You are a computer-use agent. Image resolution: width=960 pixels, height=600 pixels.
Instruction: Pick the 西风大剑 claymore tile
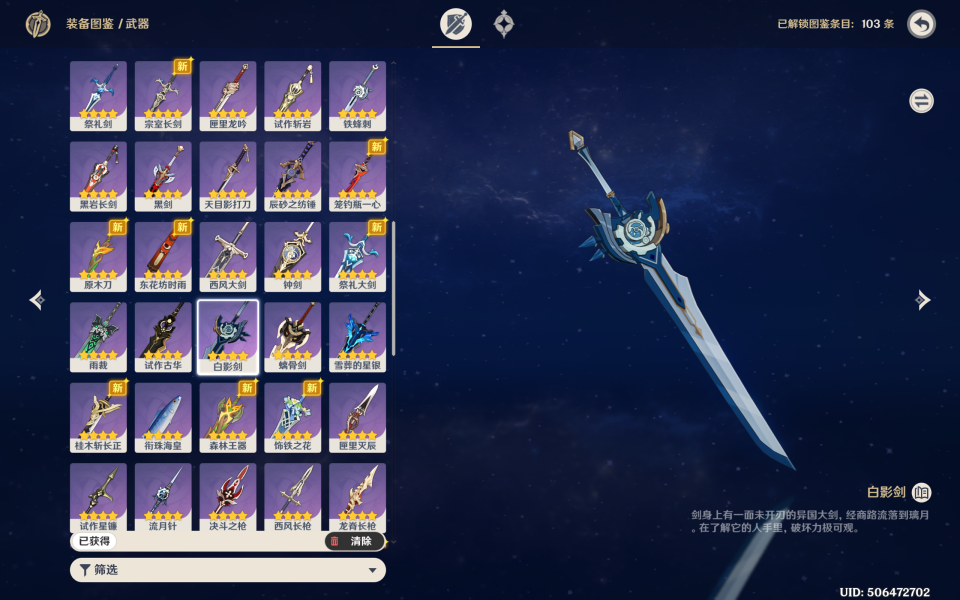coord(228,256)
